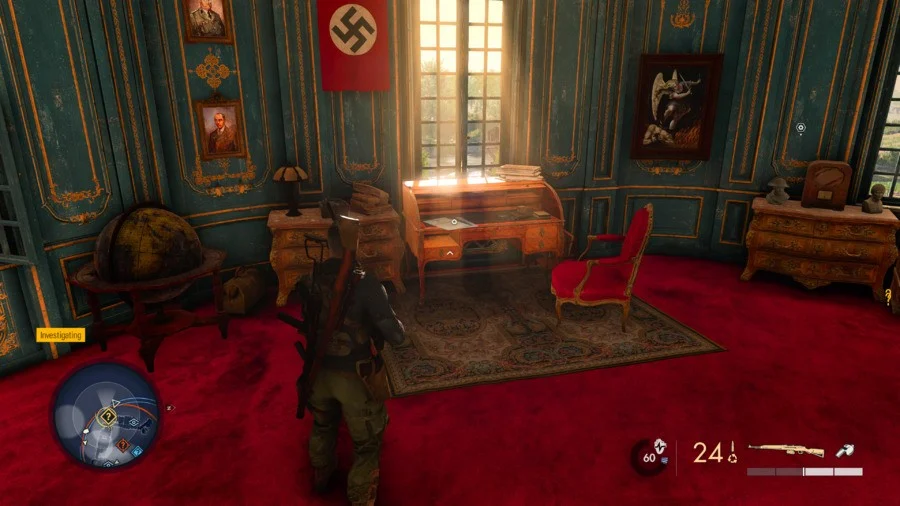This screenshot has height=506, width=900.
Task: Select the equipped rifle weapon icon
Action: [785, 451]
